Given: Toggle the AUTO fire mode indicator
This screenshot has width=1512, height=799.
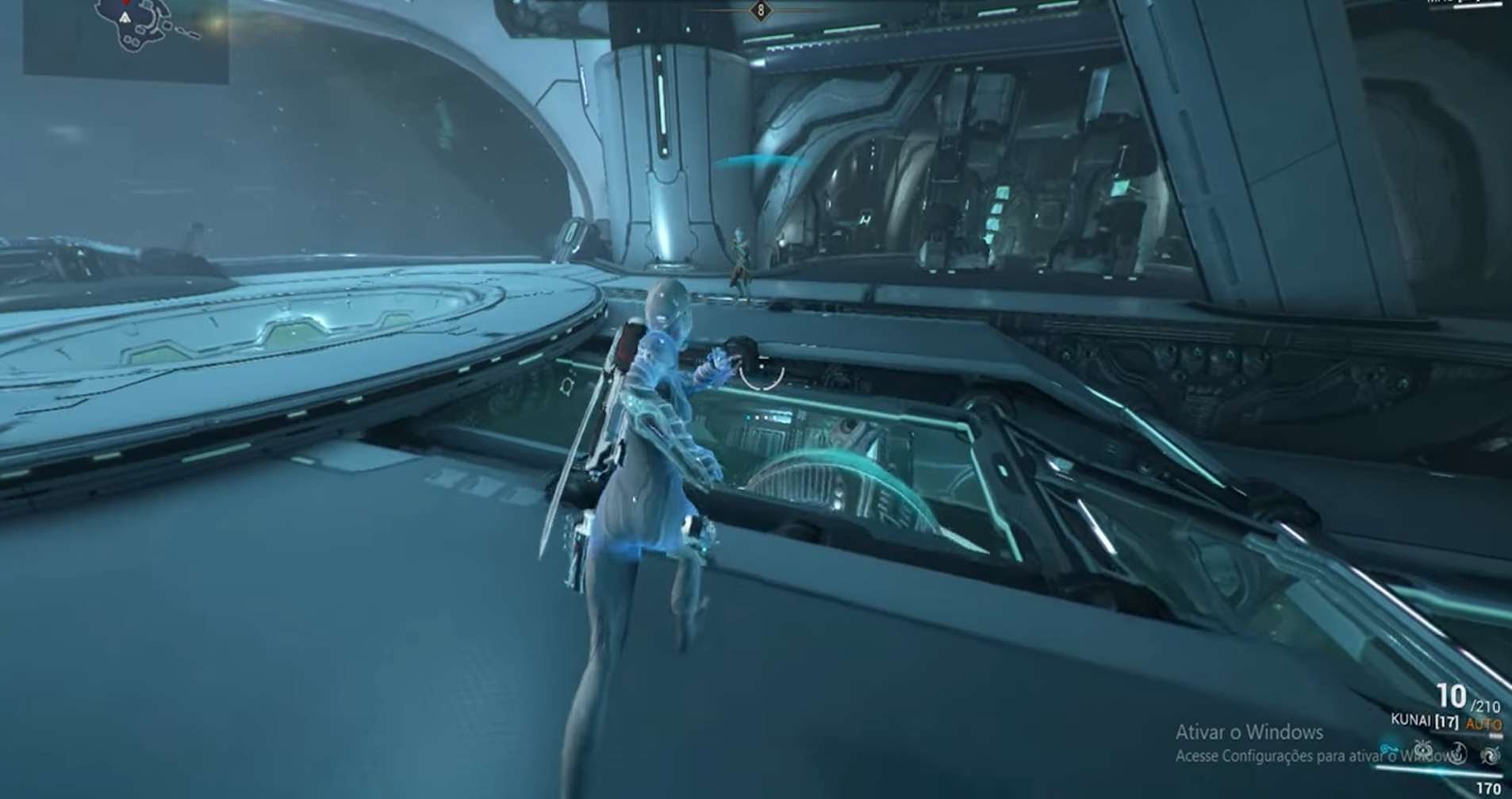Looking at the screenshot, I should coord(1485,723).
